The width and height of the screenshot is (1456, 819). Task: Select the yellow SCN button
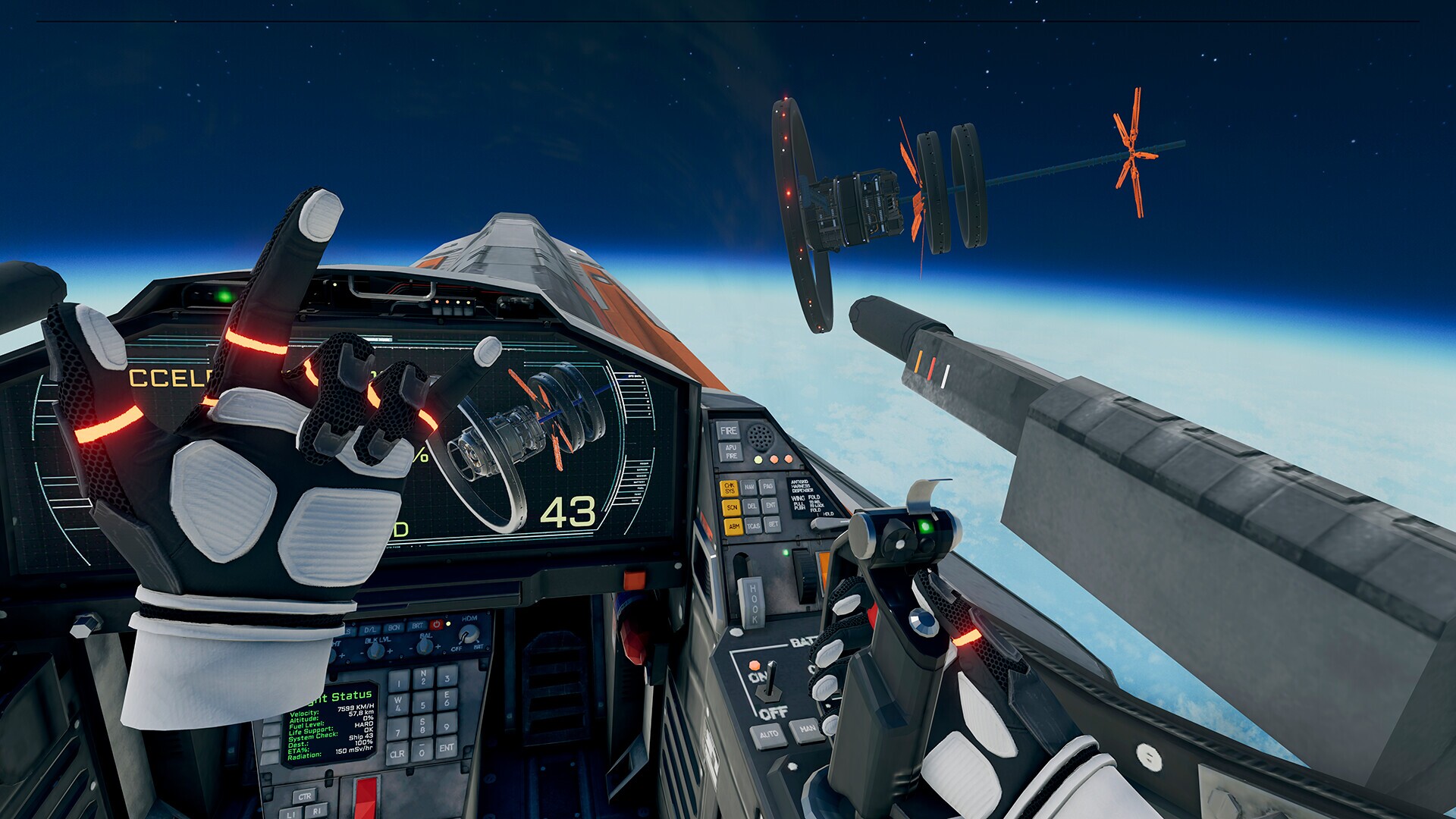pyautogui.click(x=731, y=507)
